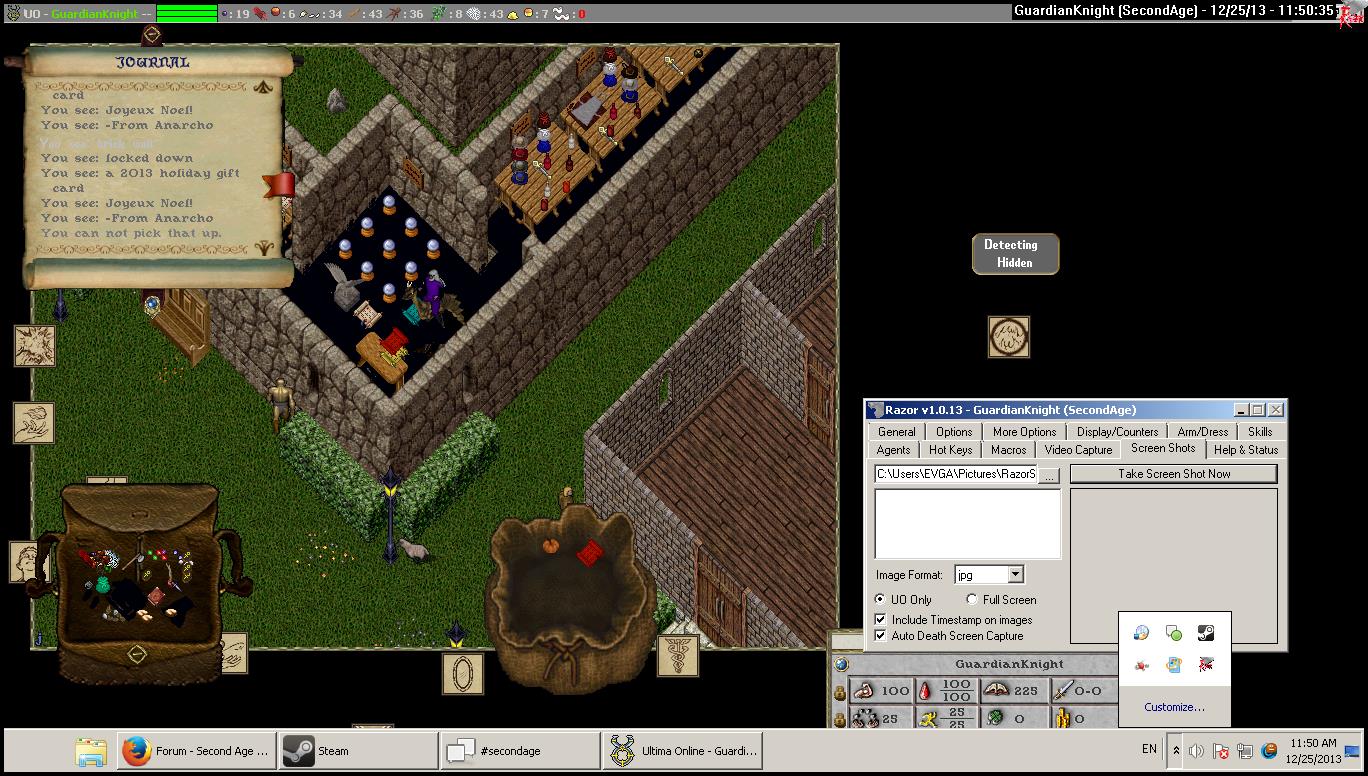Click the Take Screen Shot Now button
This screenshot has width=1368, height=776.
coord(1173,474)
